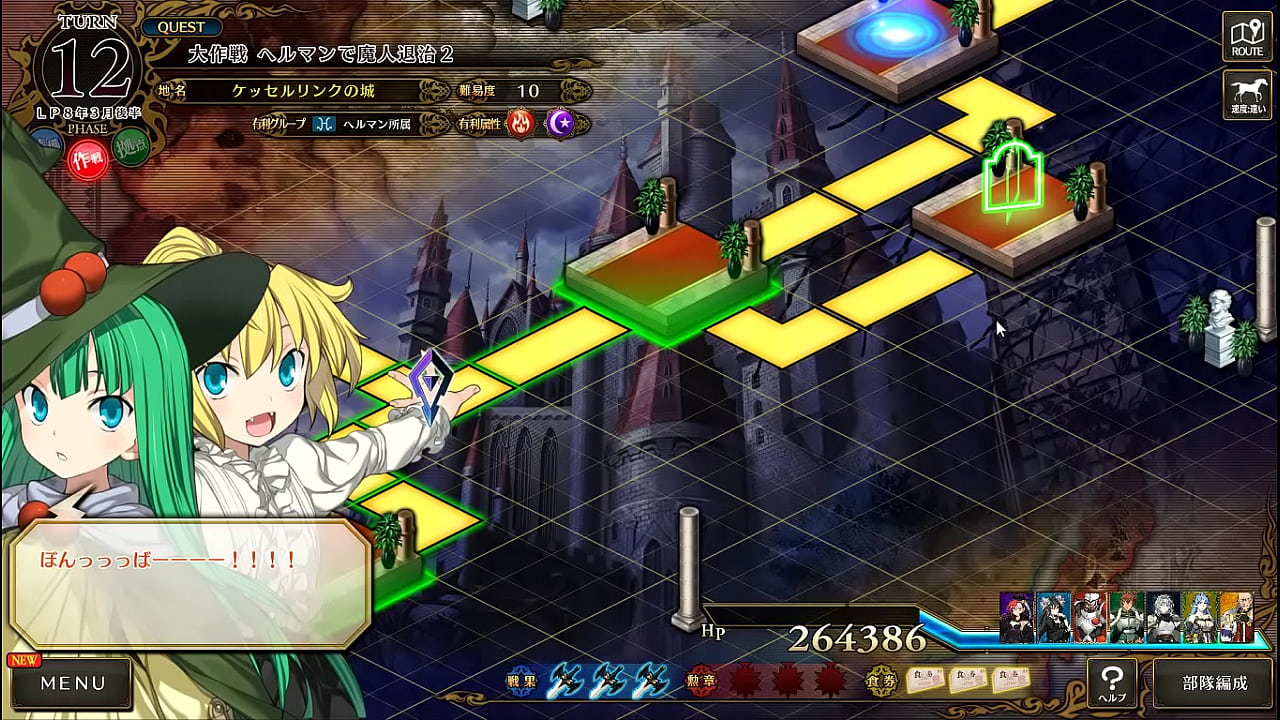Open the ROUTE map view
The image size is (1280, 720).
[x=1247, y=36]
